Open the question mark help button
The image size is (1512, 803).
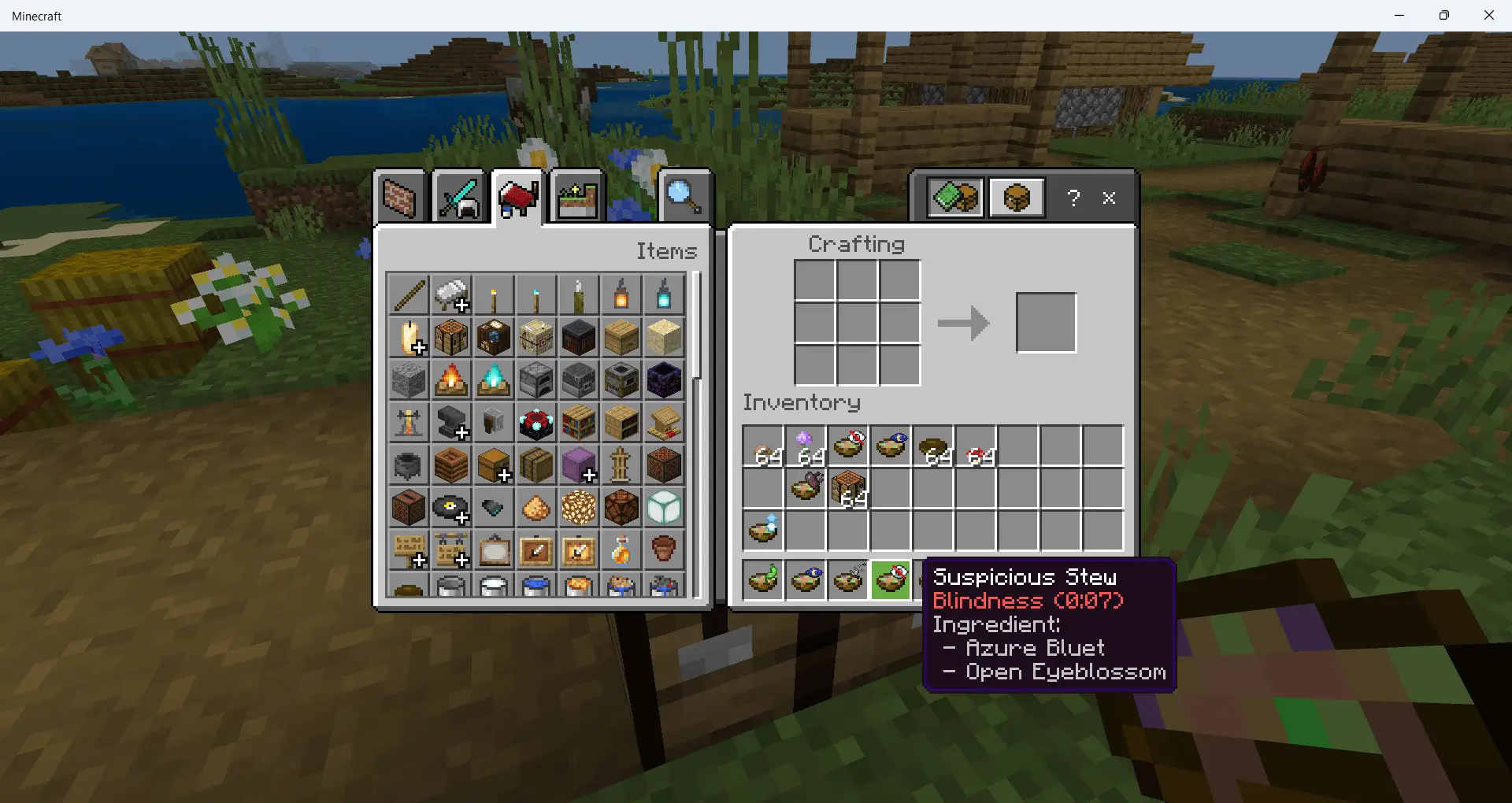pyautogui.click(x=1073, y=198)
